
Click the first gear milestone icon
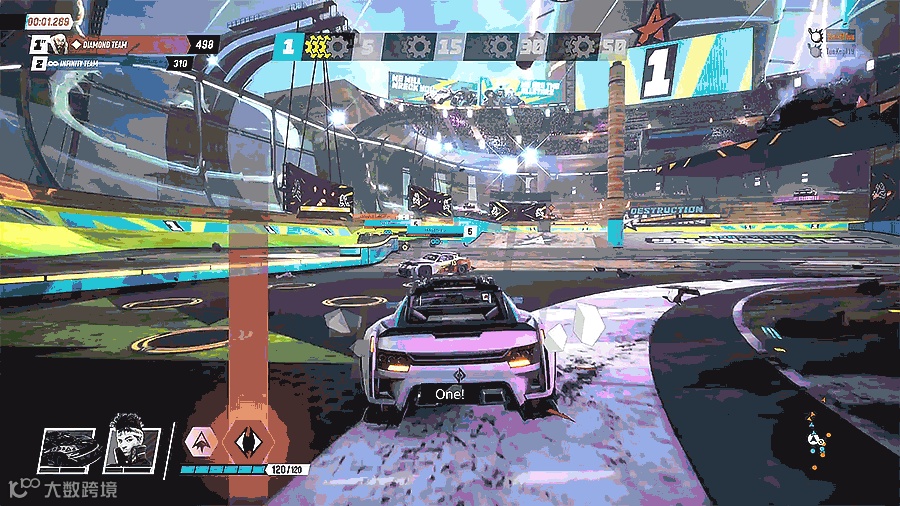coord(337,46)
